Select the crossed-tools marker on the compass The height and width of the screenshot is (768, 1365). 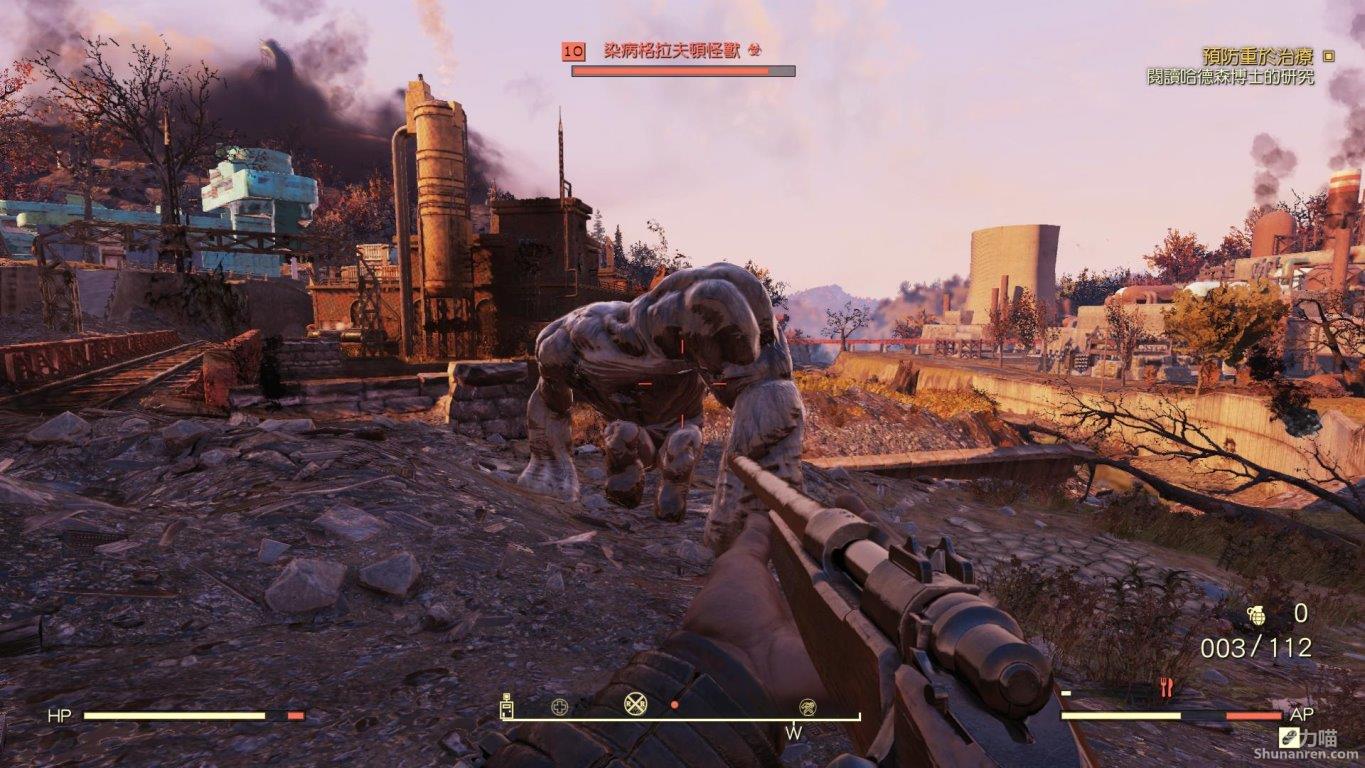pos(807,707)
